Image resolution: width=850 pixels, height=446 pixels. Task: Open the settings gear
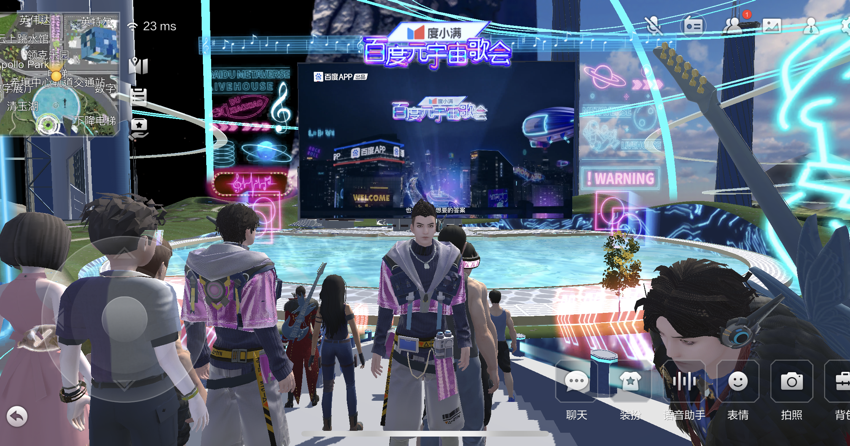coord(844,25)
